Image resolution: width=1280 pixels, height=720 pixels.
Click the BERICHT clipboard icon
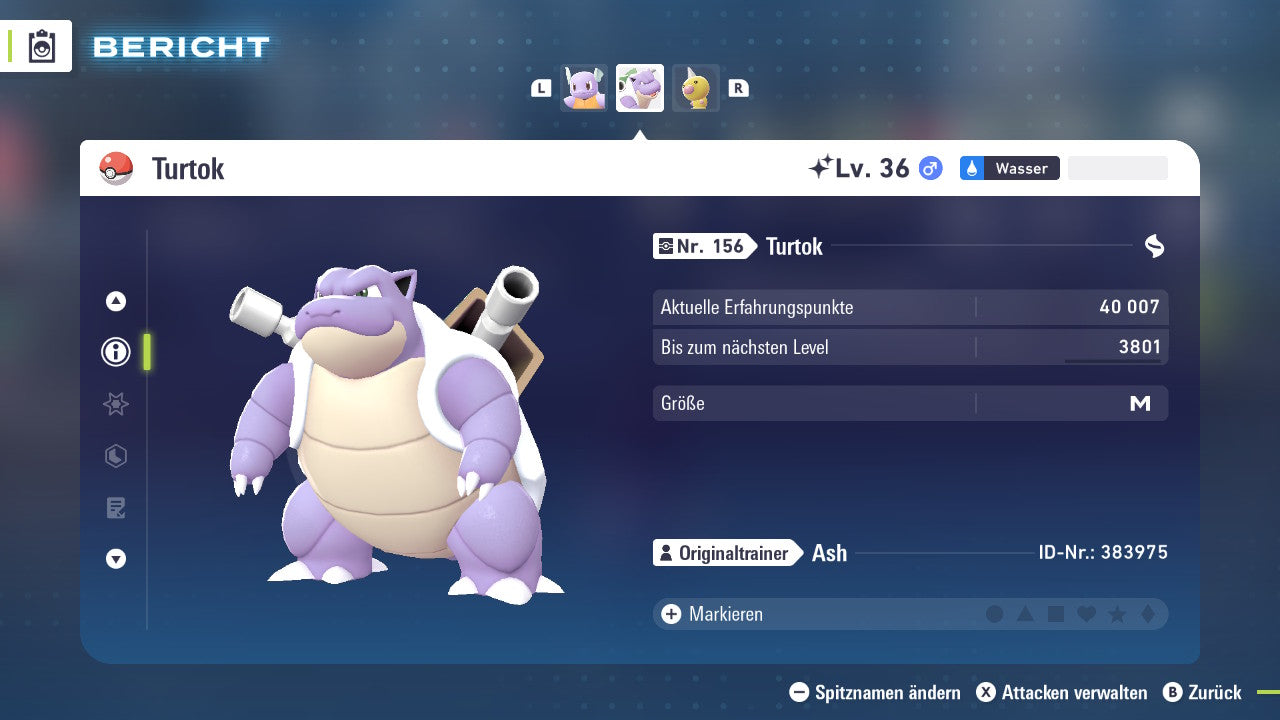40,46
